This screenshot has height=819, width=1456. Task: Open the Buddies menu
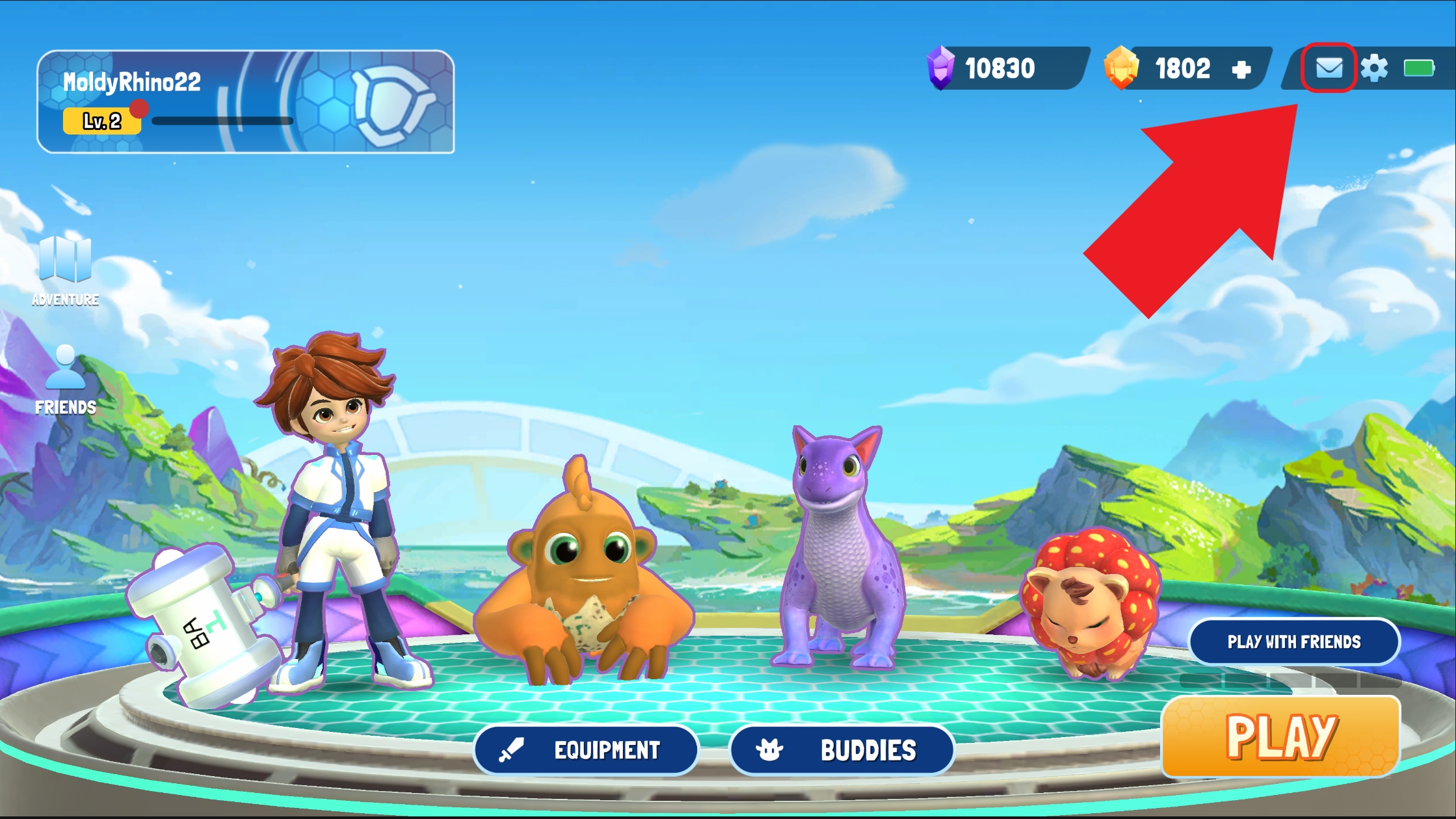[841, 750]
